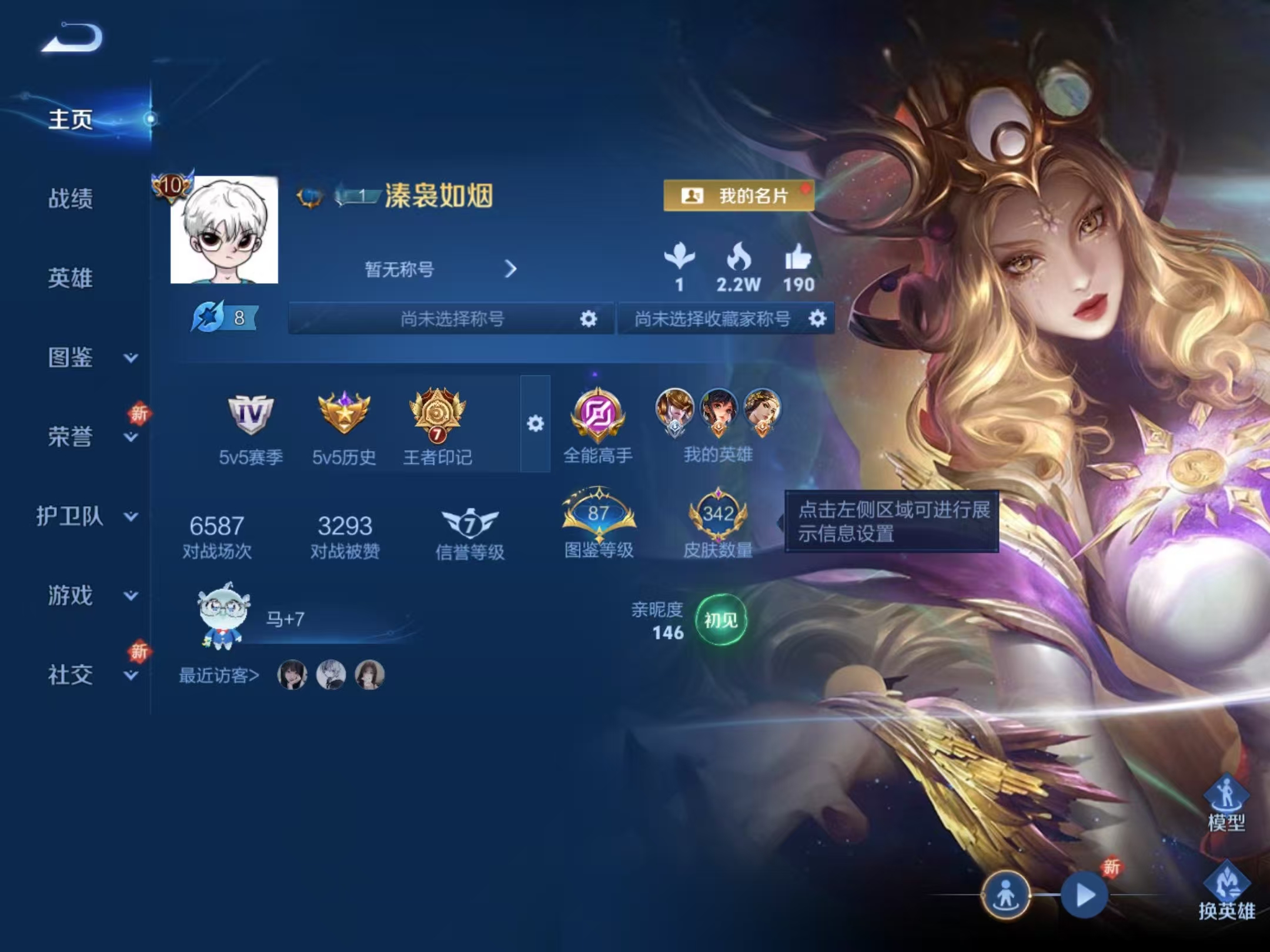Select the 王者印记 badge
The image size is (1270, 952).
[x=437, y=415]
